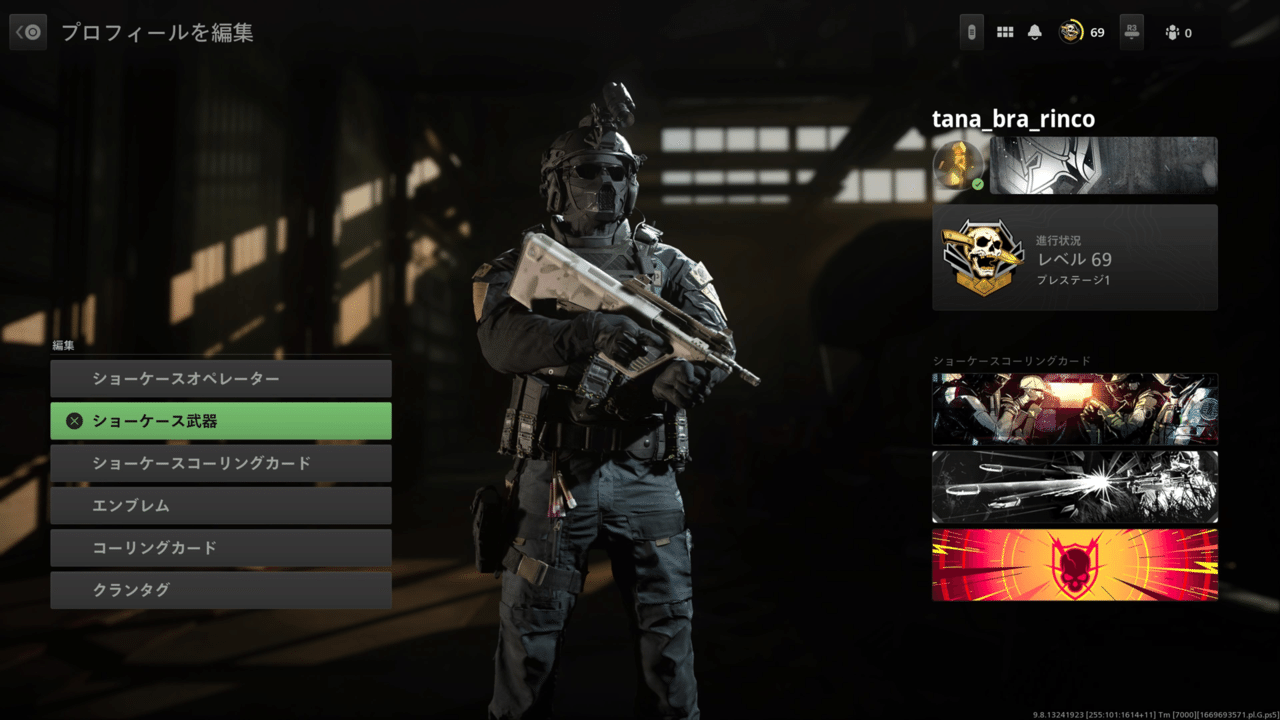Viewport: 1280px width, 720px height.
Task: Edit the クランタグ entry
Action: pos(220,590)
